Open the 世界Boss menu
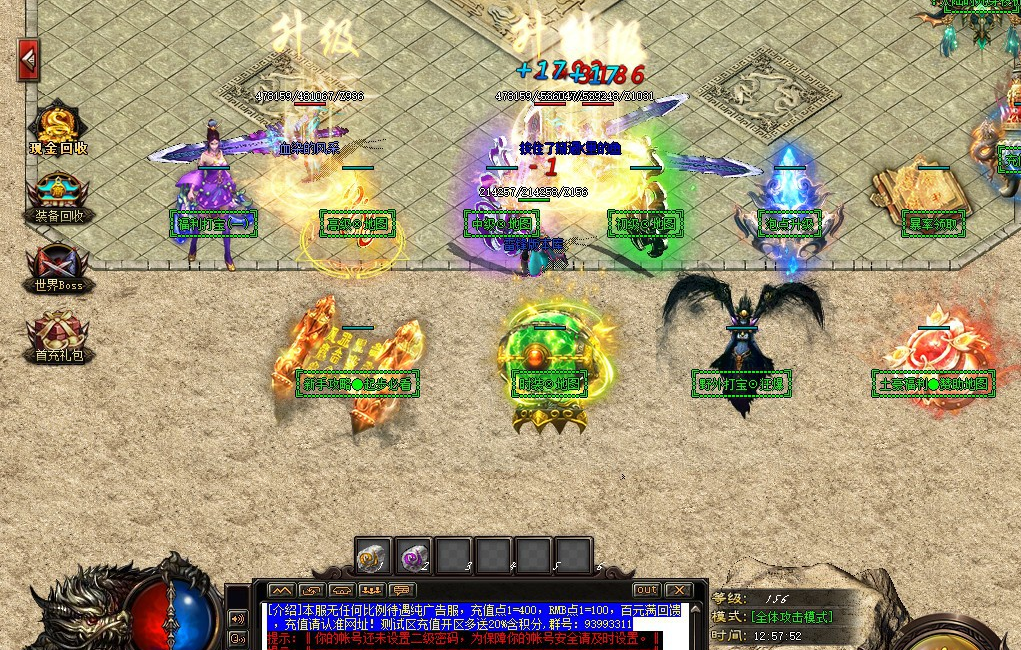Screen dimensions: 1021x650 click(59, 266)
